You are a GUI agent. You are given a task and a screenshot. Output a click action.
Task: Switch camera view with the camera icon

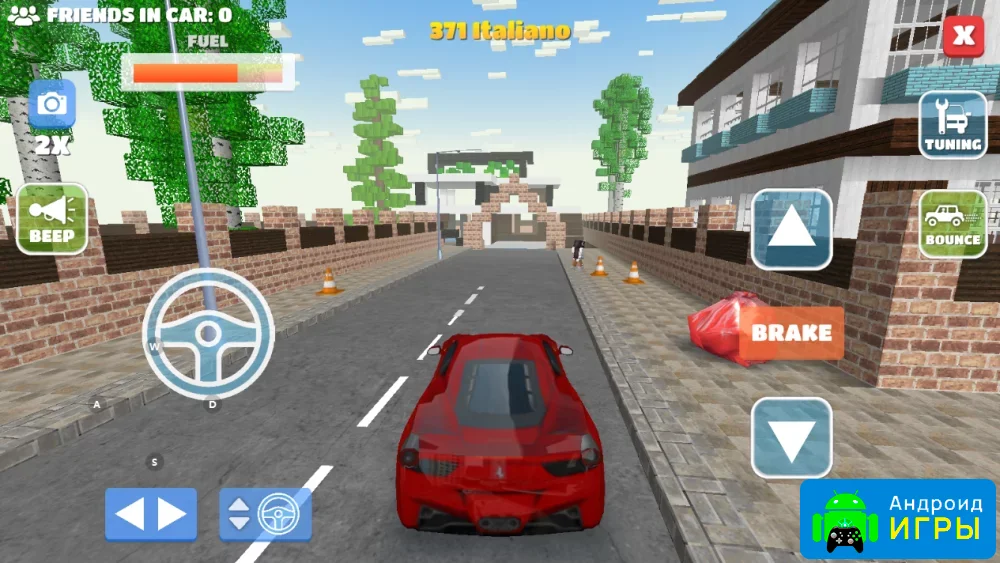click(52, 105)
